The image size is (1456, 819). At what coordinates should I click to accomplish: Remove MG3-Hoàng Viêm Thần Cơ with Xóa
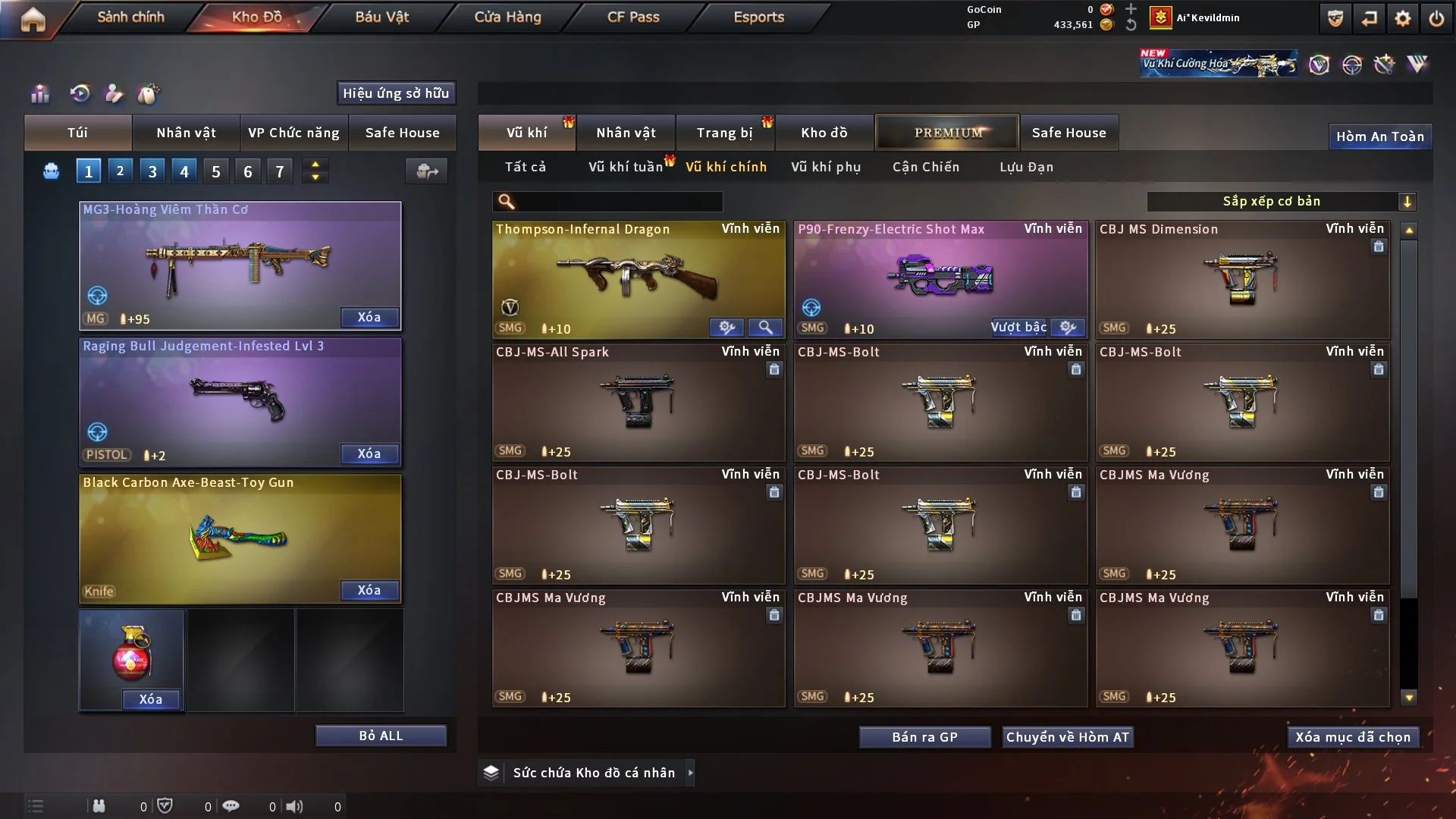[369, 318]
